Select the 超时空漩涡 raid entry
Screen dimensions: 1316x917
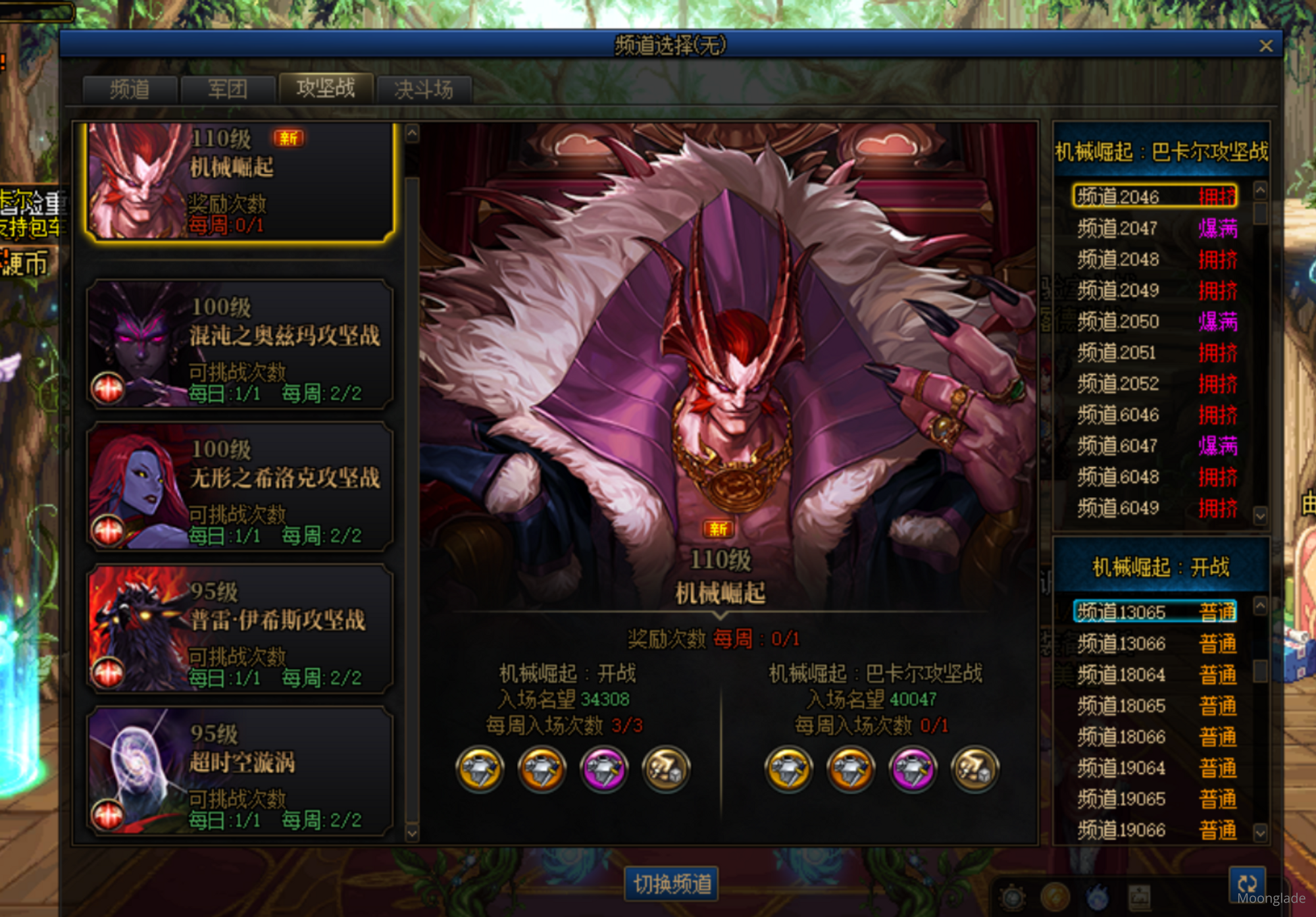click(240, 772)
